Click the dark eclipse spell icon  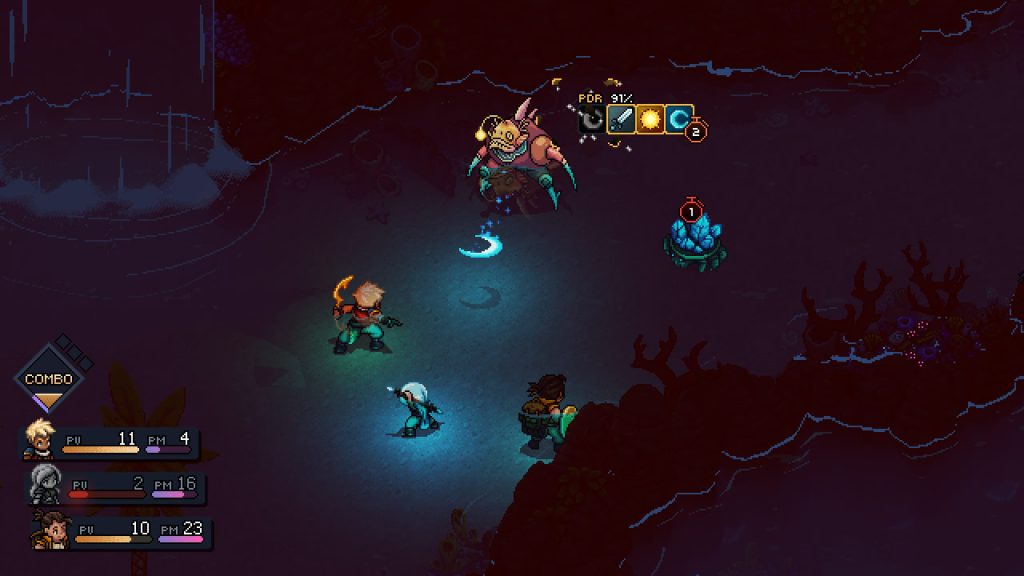point(592,121)
